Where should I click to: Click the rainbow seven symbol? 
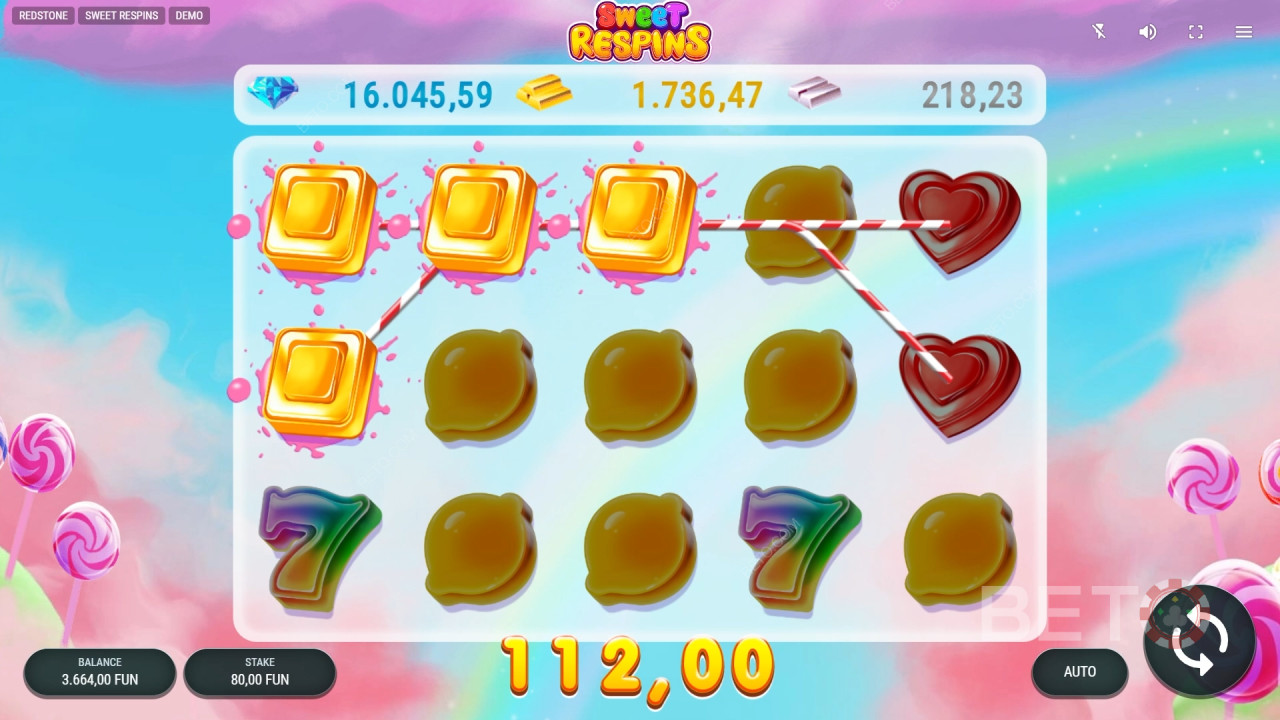(x=318, y=545)
